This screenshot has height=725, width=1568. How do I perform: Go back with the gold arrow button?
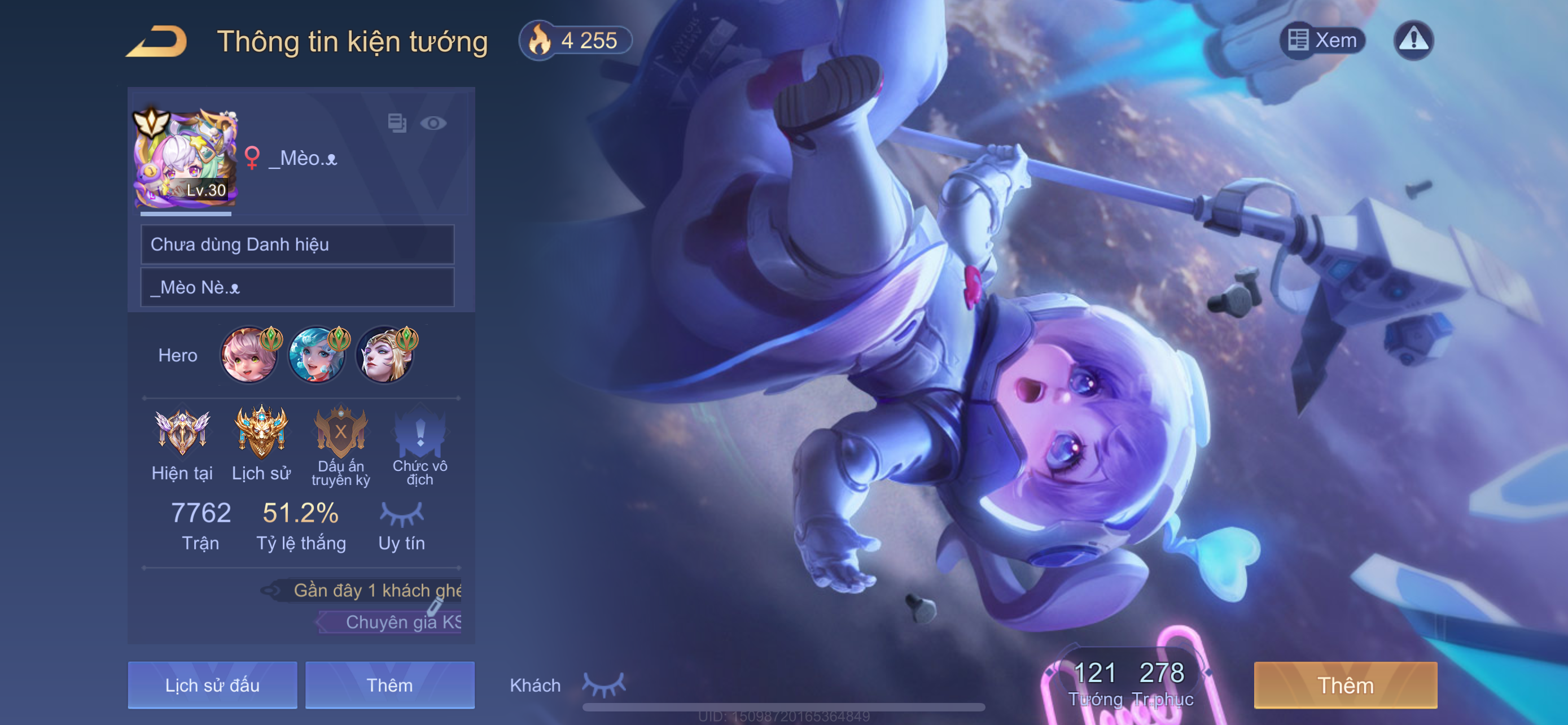(157, 41)
